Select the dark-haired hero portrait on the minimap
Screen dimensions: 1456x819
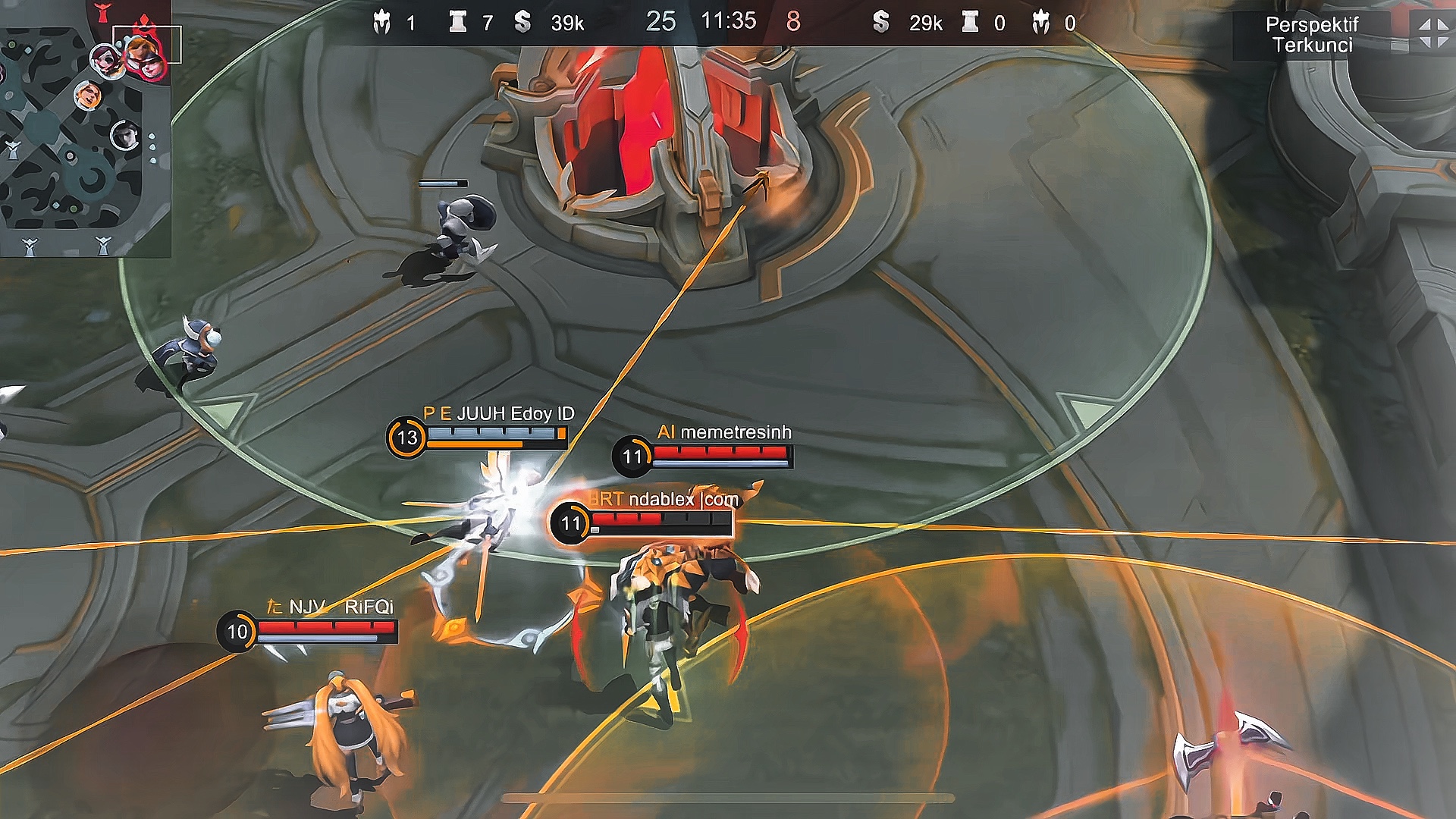pos(124,136)
